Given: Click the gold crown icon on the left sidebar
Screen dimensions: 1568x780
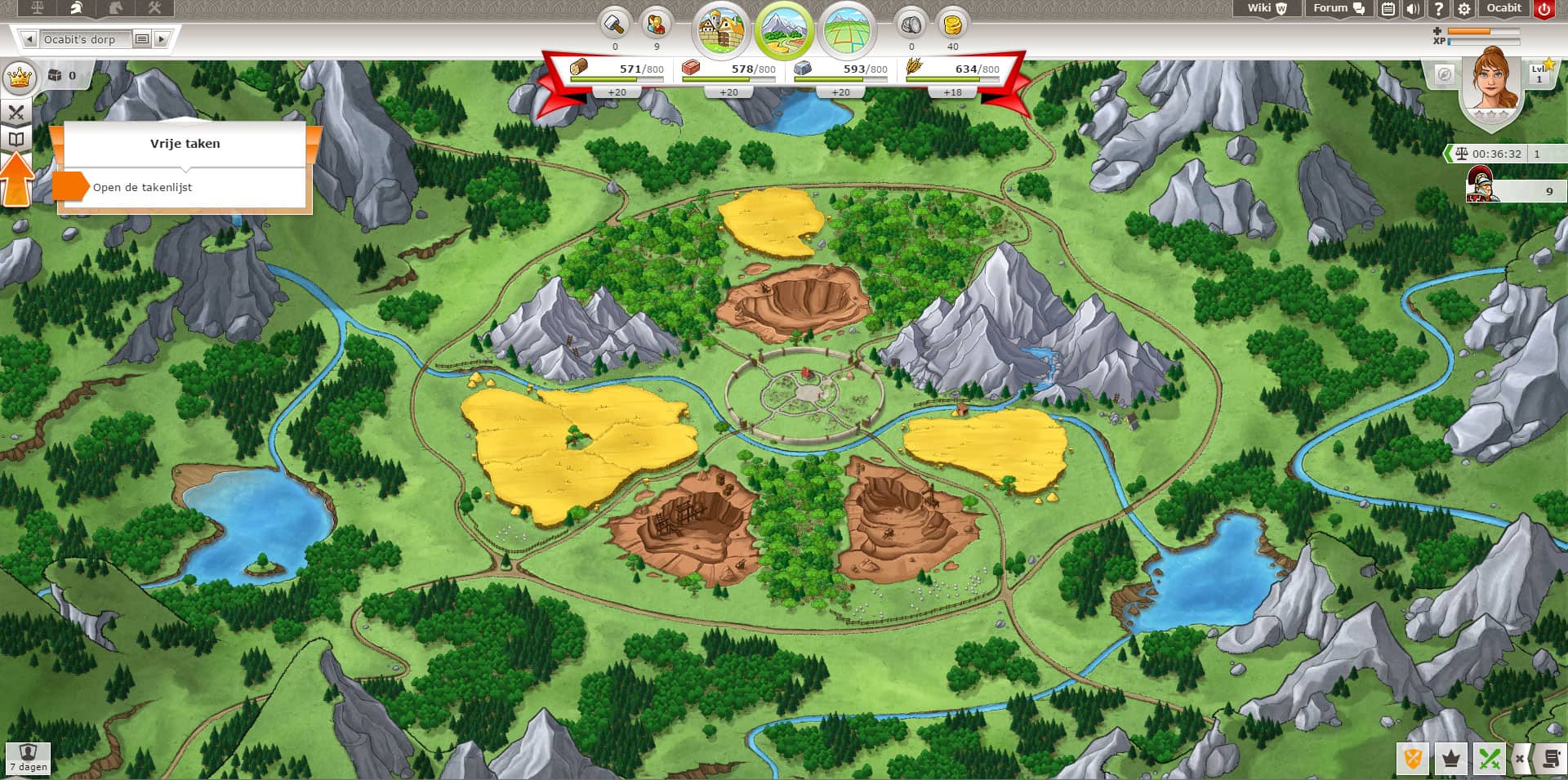Looking at the screenshot, I should pyautogui.click(x=20, y=77).
